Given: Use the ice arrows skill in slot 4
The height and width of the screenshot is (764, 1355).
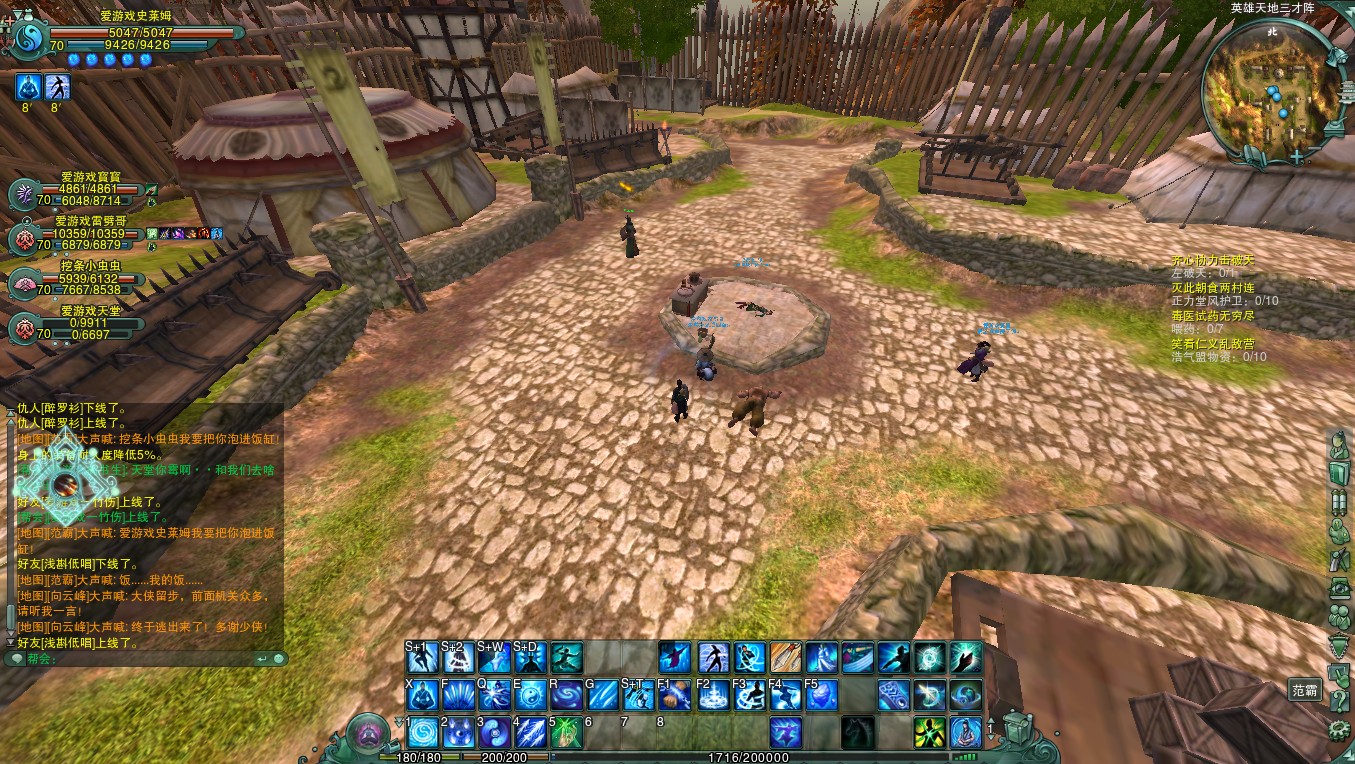Looking at the screenshot, I should tap(530, 732).
